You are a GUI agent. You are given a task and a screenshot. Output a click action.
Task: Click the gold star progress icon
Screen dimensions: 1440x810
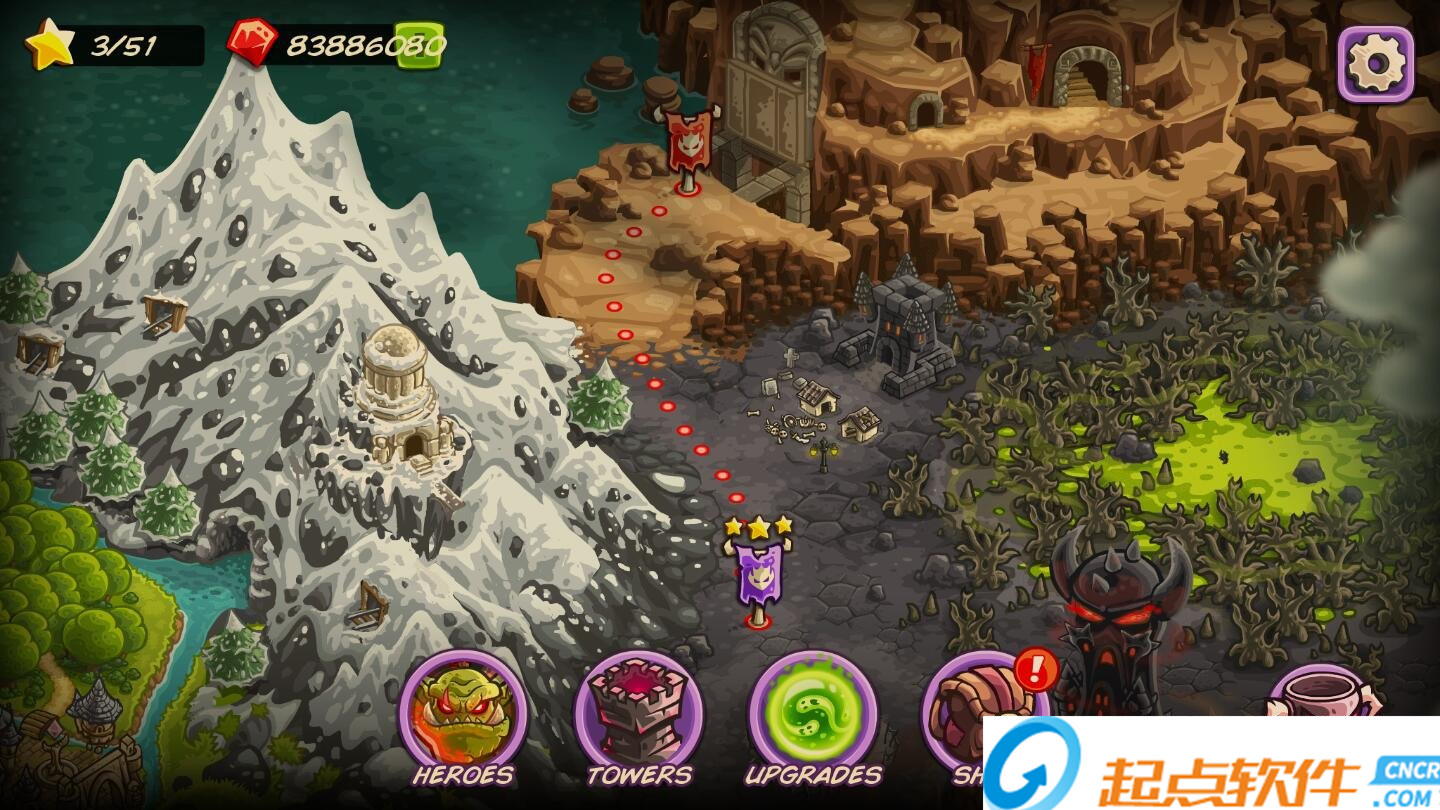pyautogui.click(x=49, y=42)
